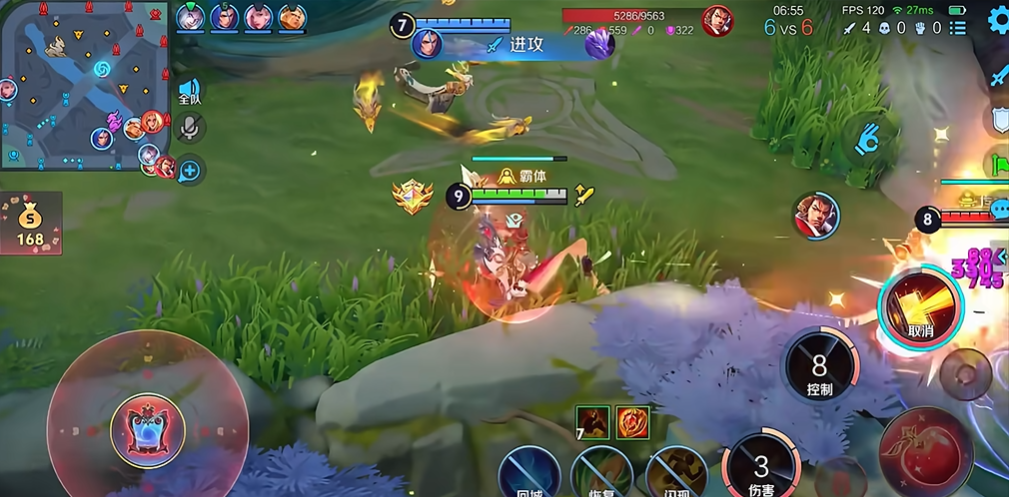Unmute the crossed-out microphone
This screenshot has height=497, width=1009.
tap(190, 128)
